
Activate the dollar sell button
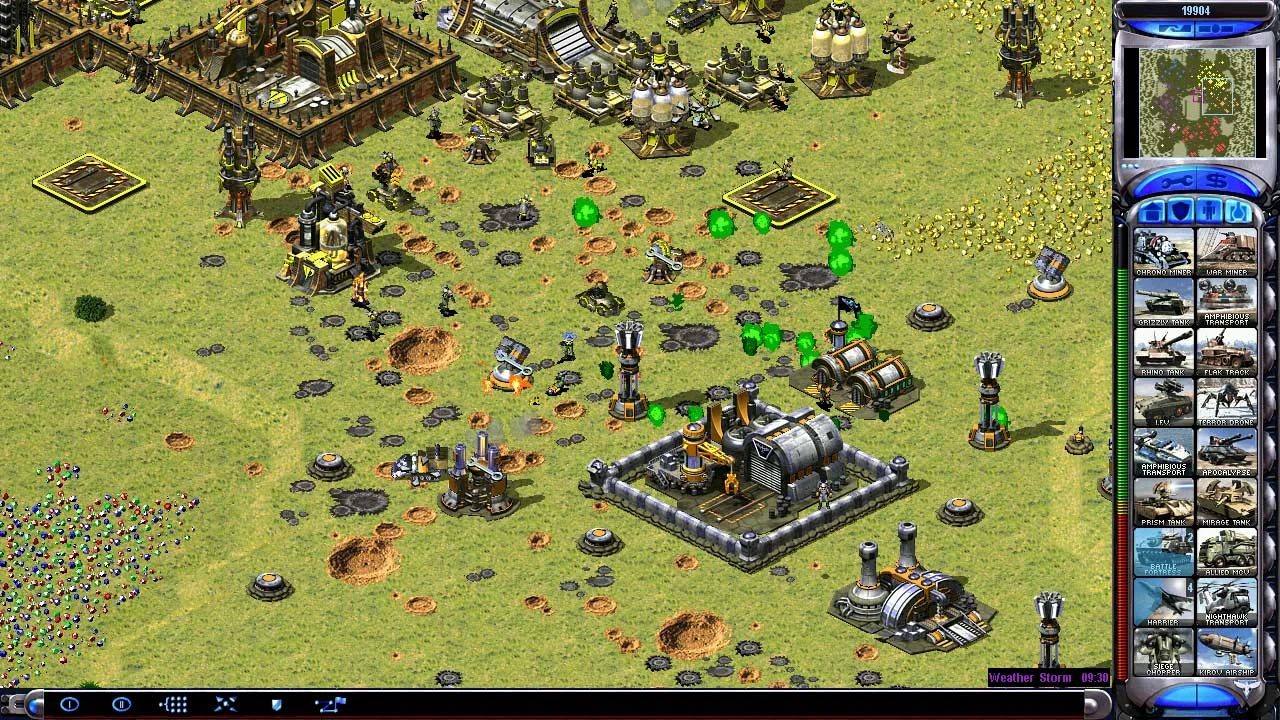pos(1217,181)
